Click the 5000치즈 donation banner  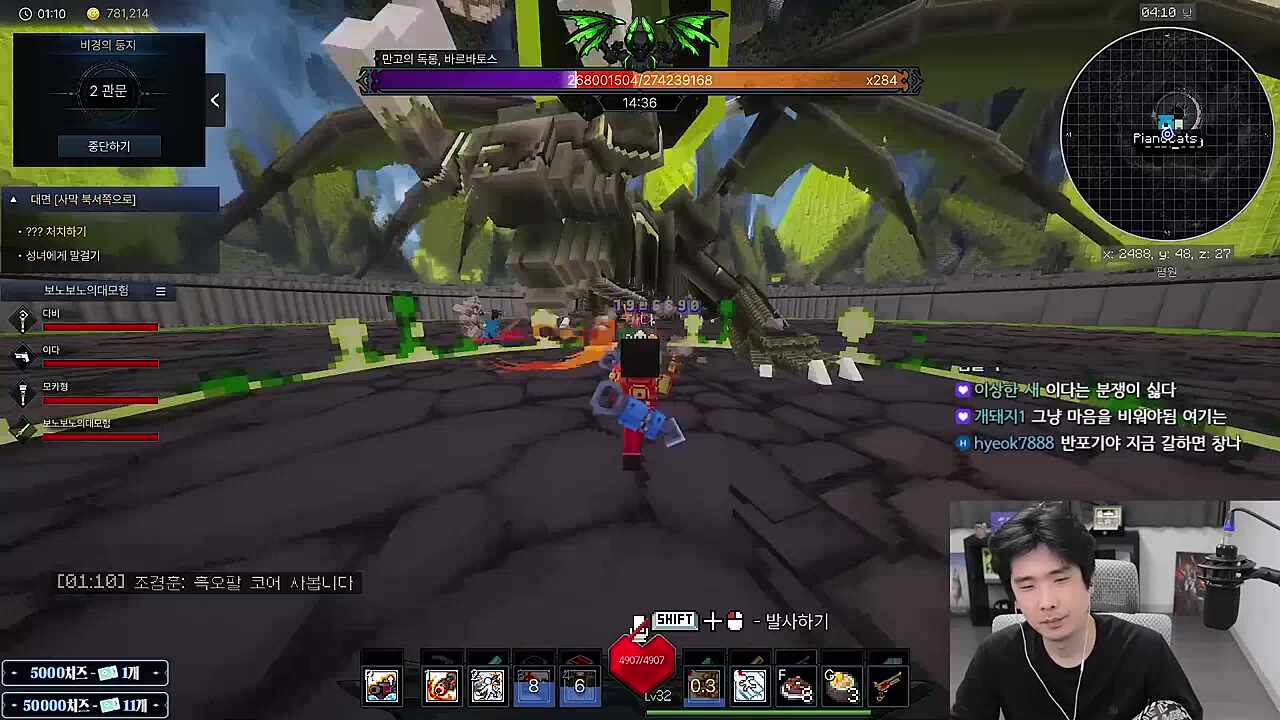tap(84, 673)
